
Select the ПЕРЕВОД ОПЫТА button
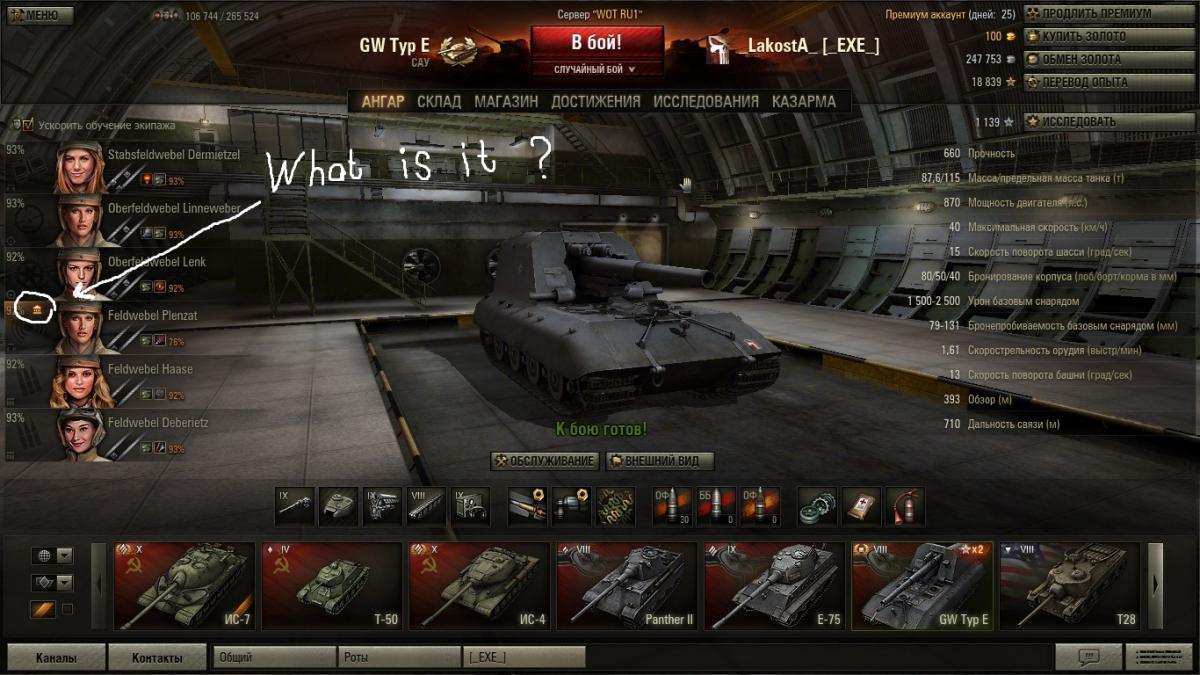(x=1095, y=82)
